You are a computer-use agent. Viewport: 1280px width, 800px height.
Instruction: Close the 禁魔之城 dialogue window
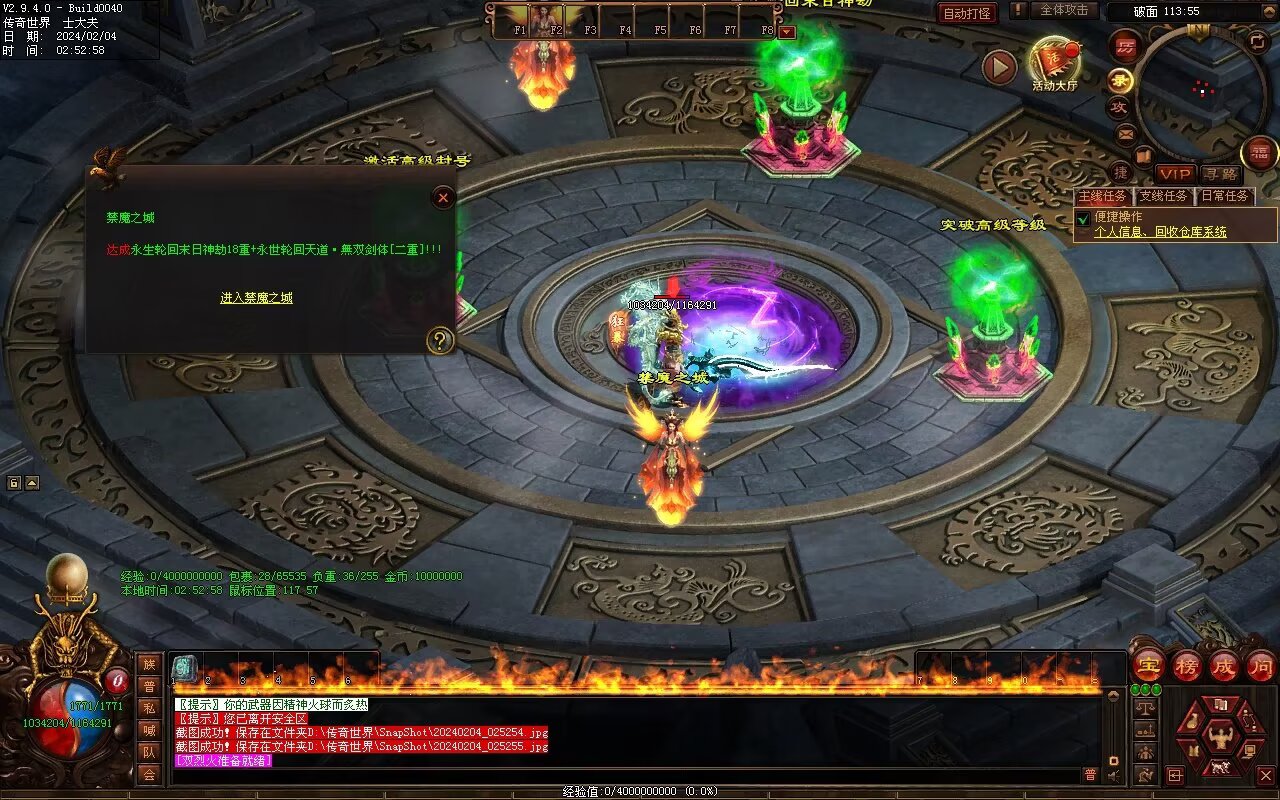pos(443,198)
